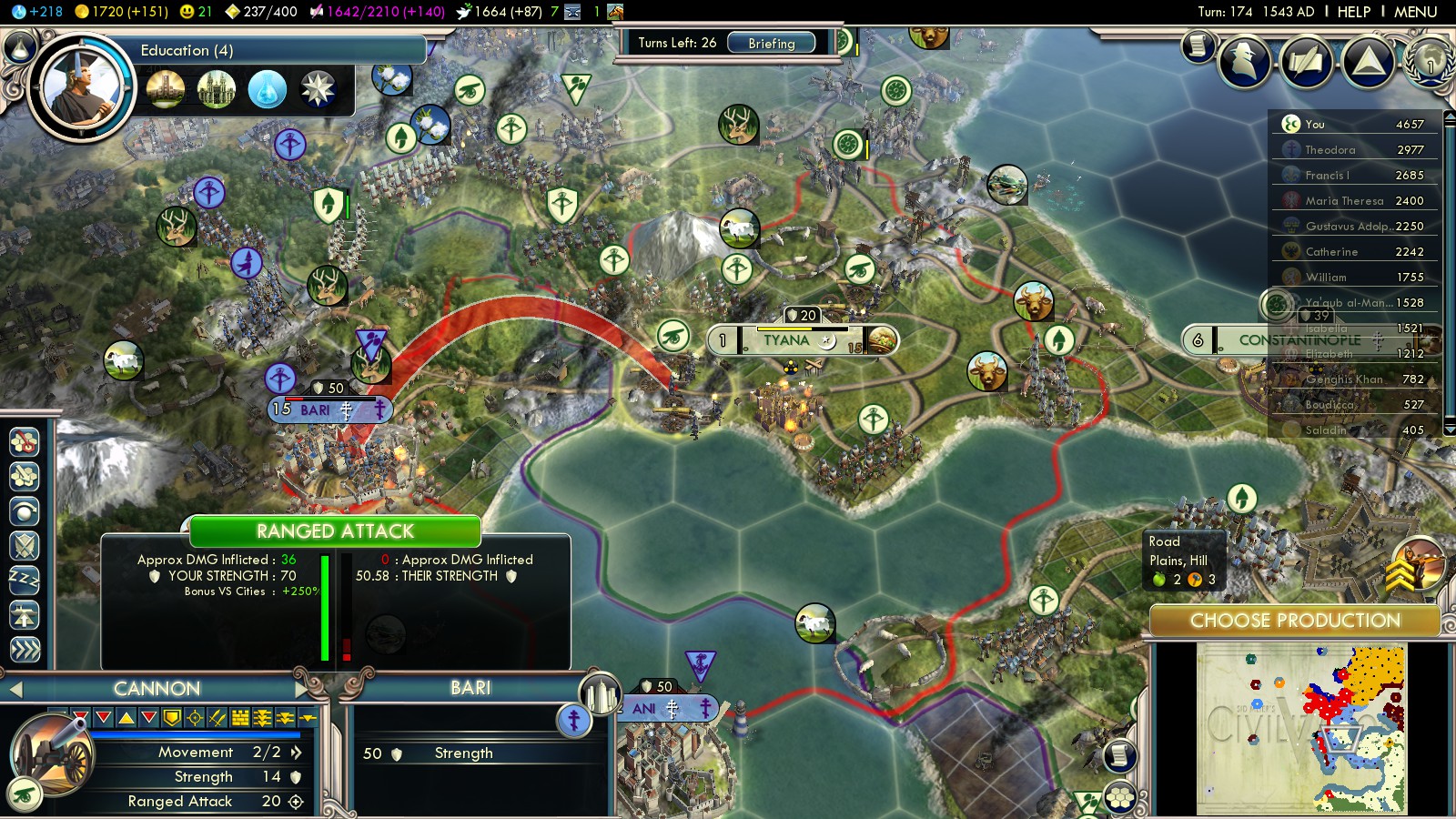1456x819 pixels.
Task: Open the game MENU
Action: pyautogui.click(x=1415, y=12)
